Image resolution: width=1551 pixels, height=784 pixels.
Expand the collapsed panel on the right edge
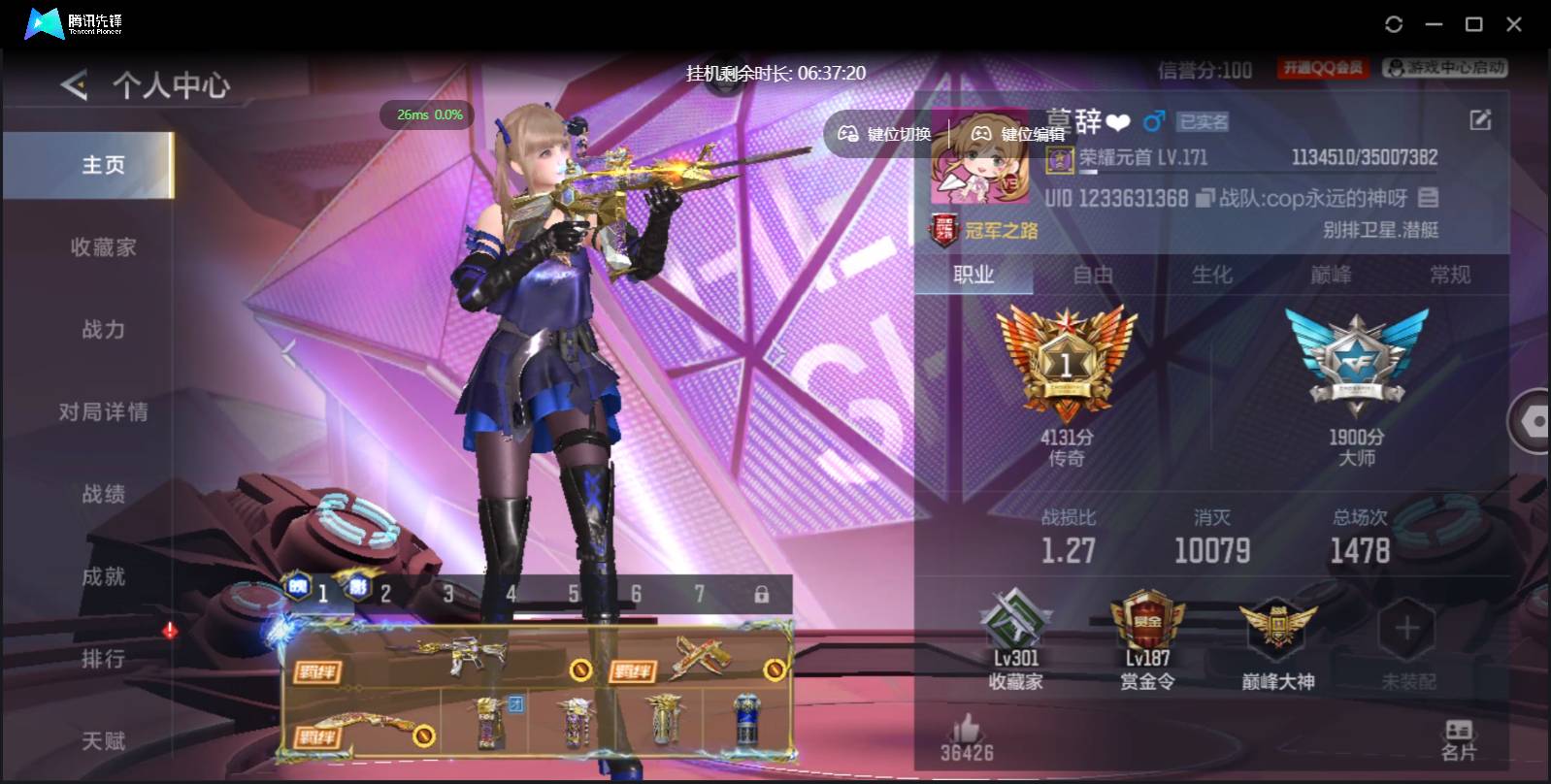click(1531, 421)
